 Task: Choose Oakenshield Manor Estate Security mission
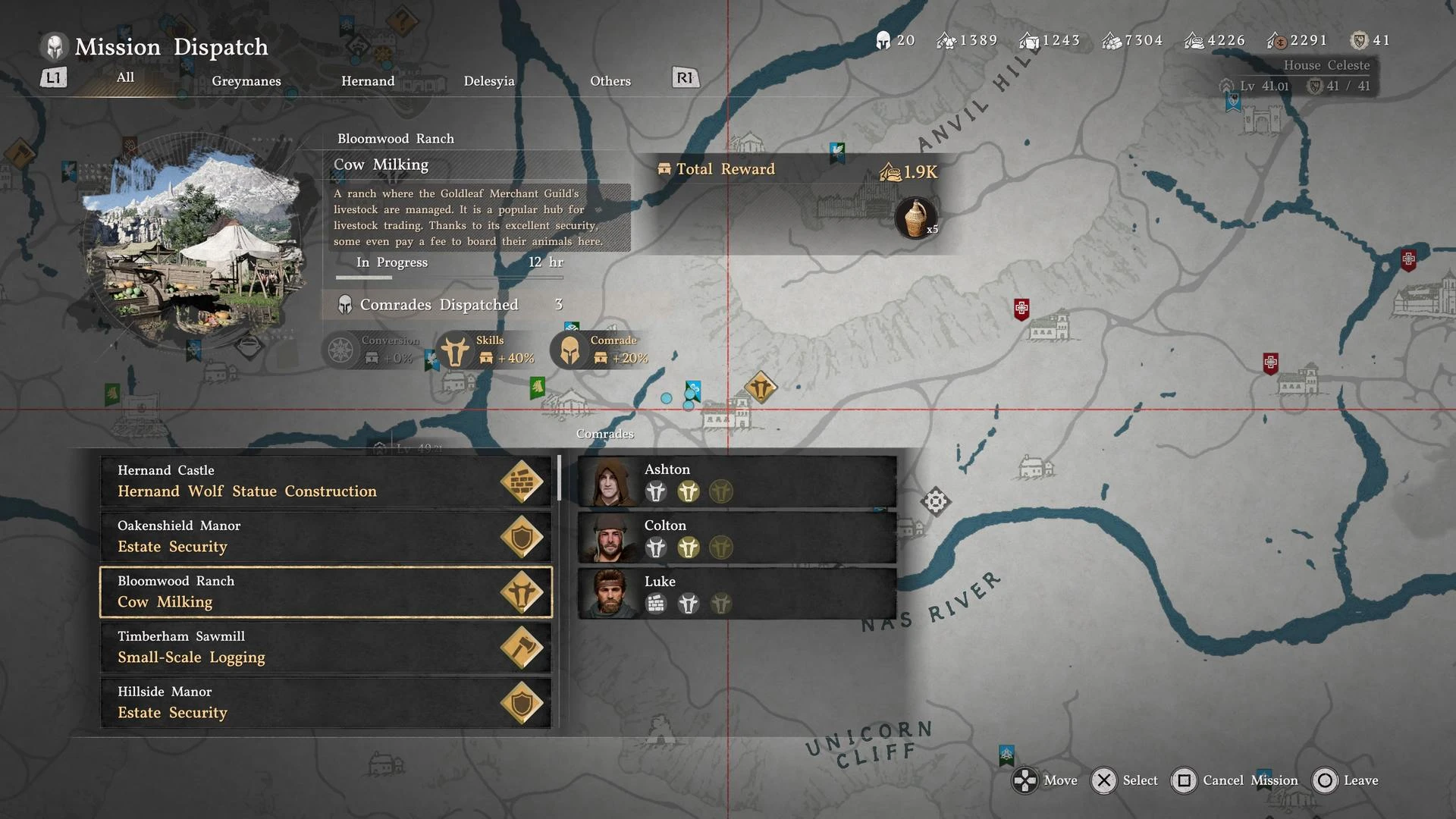click(326, 537)
